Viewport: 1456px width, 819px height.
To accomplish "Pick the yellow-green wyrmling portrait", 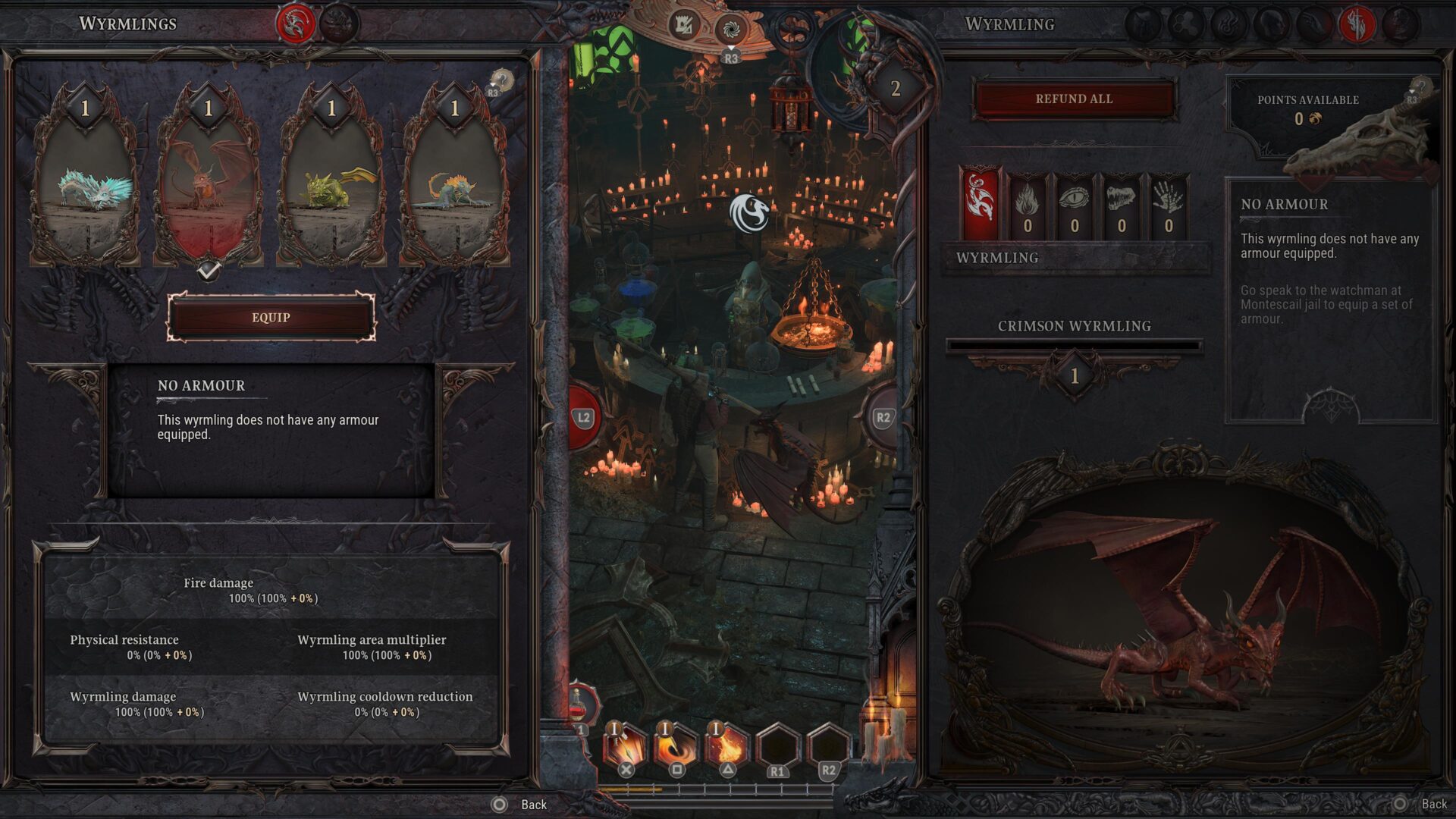I will pyautogui.click(x=331, y=182).
